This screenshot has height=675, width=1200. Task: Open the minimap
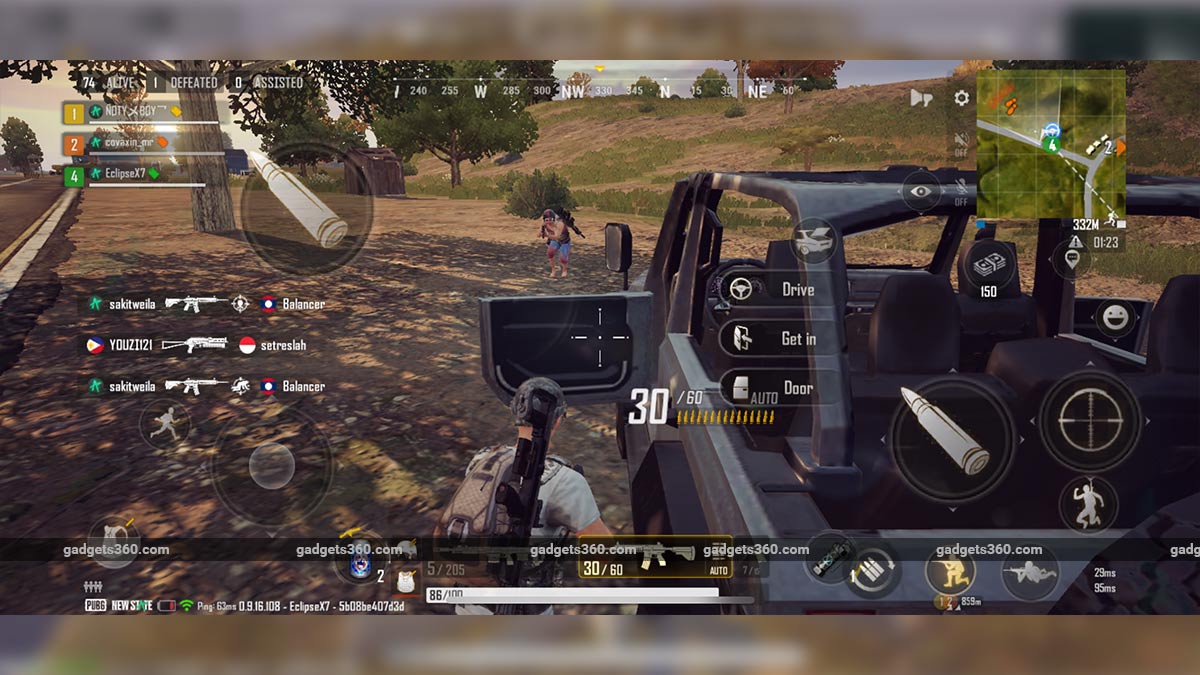(x=1050, y=145)
